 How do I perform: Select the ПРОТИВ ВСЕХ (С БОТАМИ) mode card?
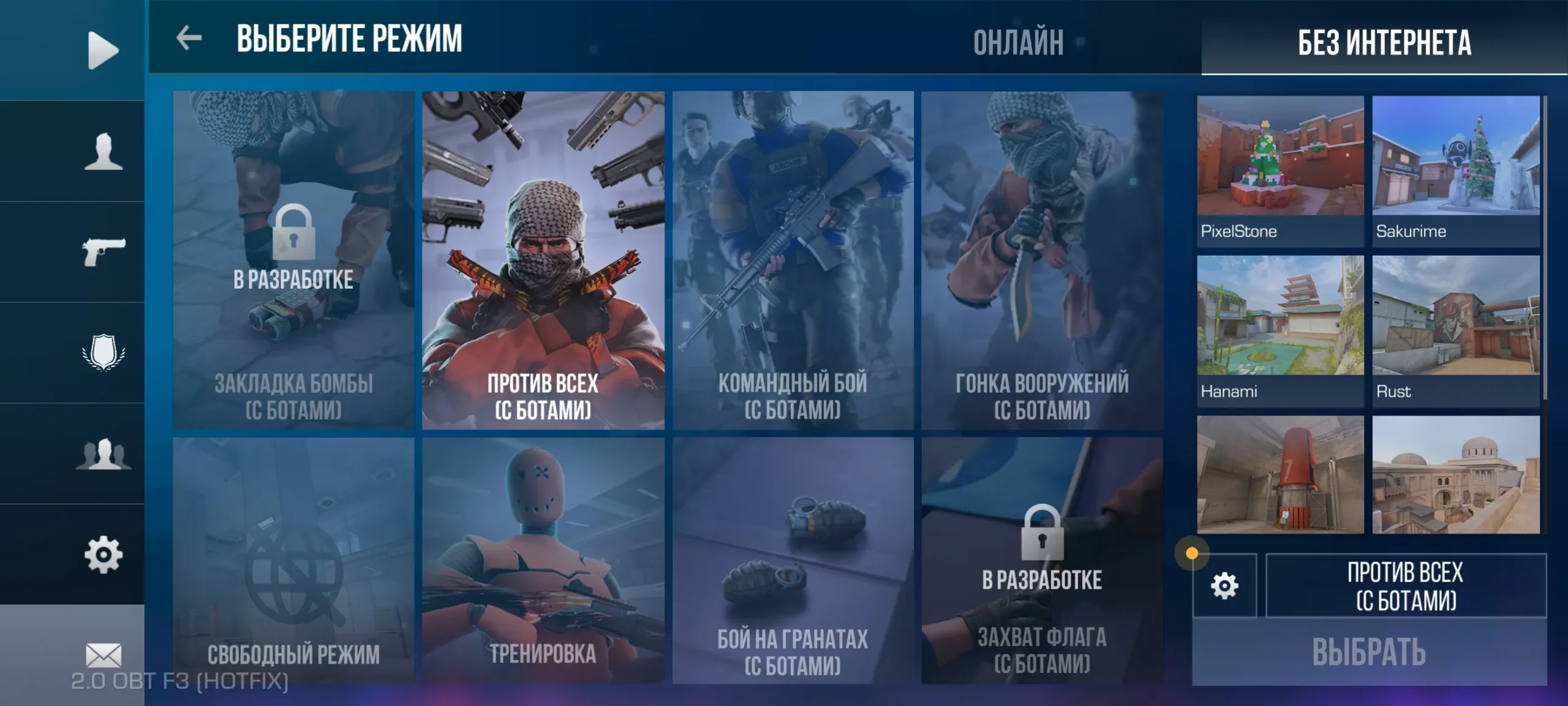(x=543, y=260)
